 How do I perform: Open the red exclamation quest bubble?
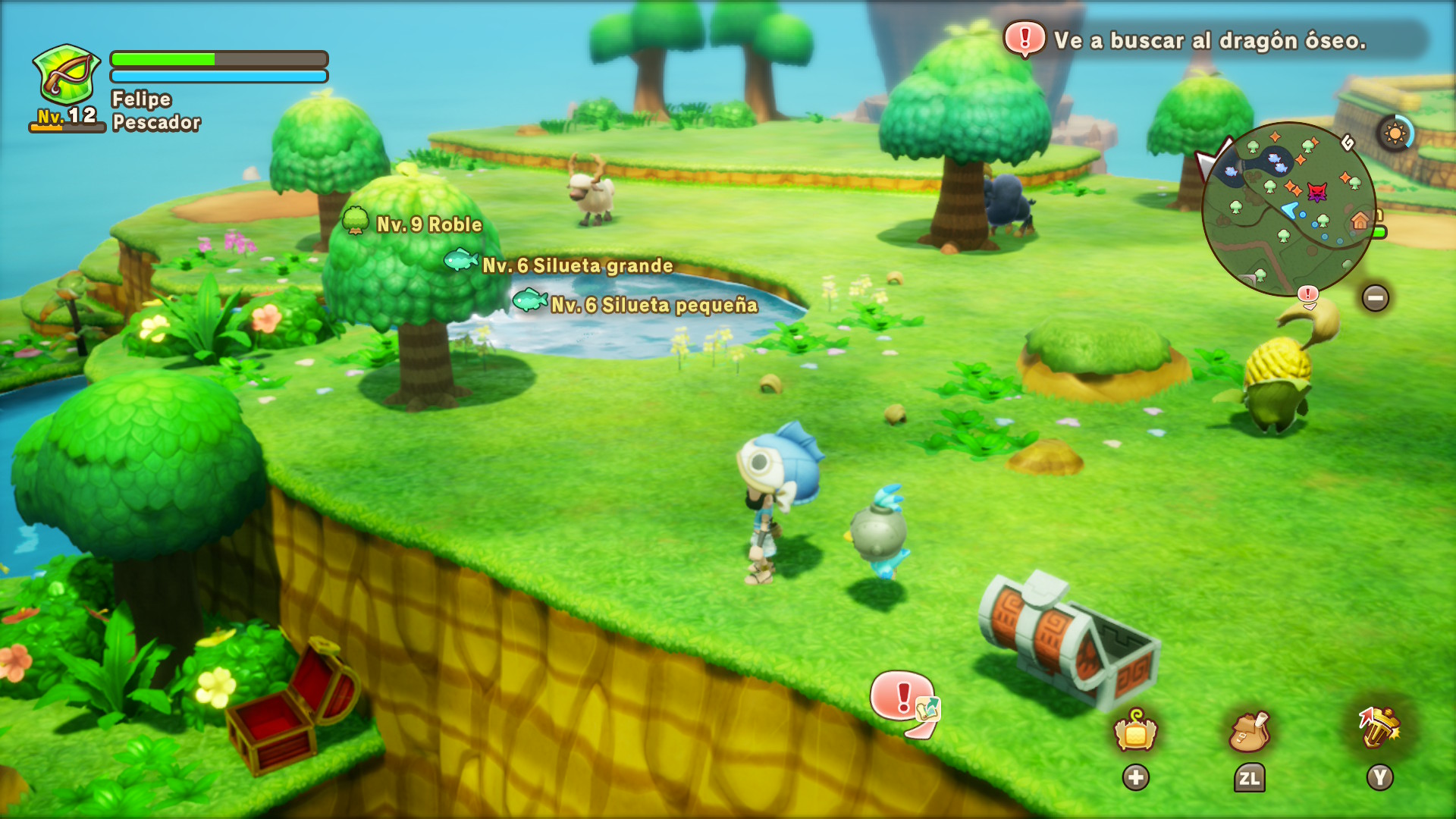click(903, 699)
